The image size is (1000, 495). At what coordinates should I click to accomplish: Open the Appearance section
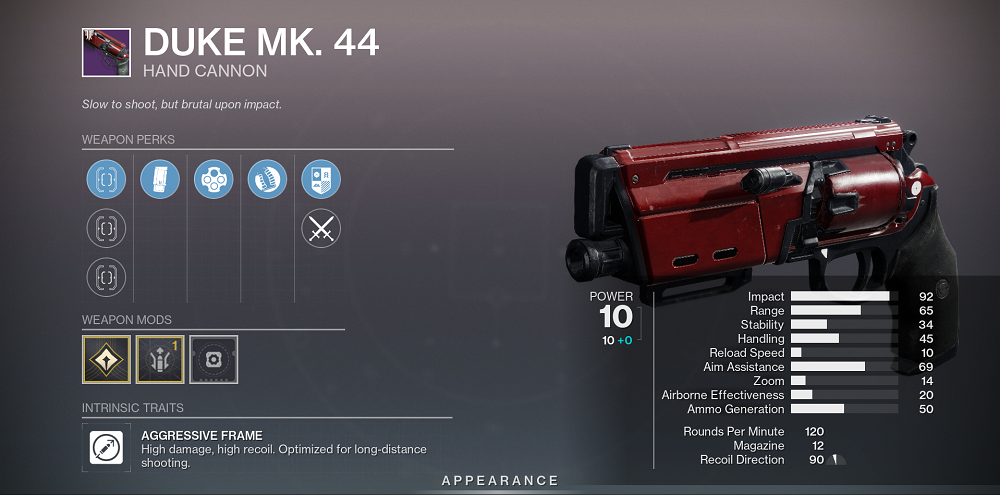click(501, 481)
